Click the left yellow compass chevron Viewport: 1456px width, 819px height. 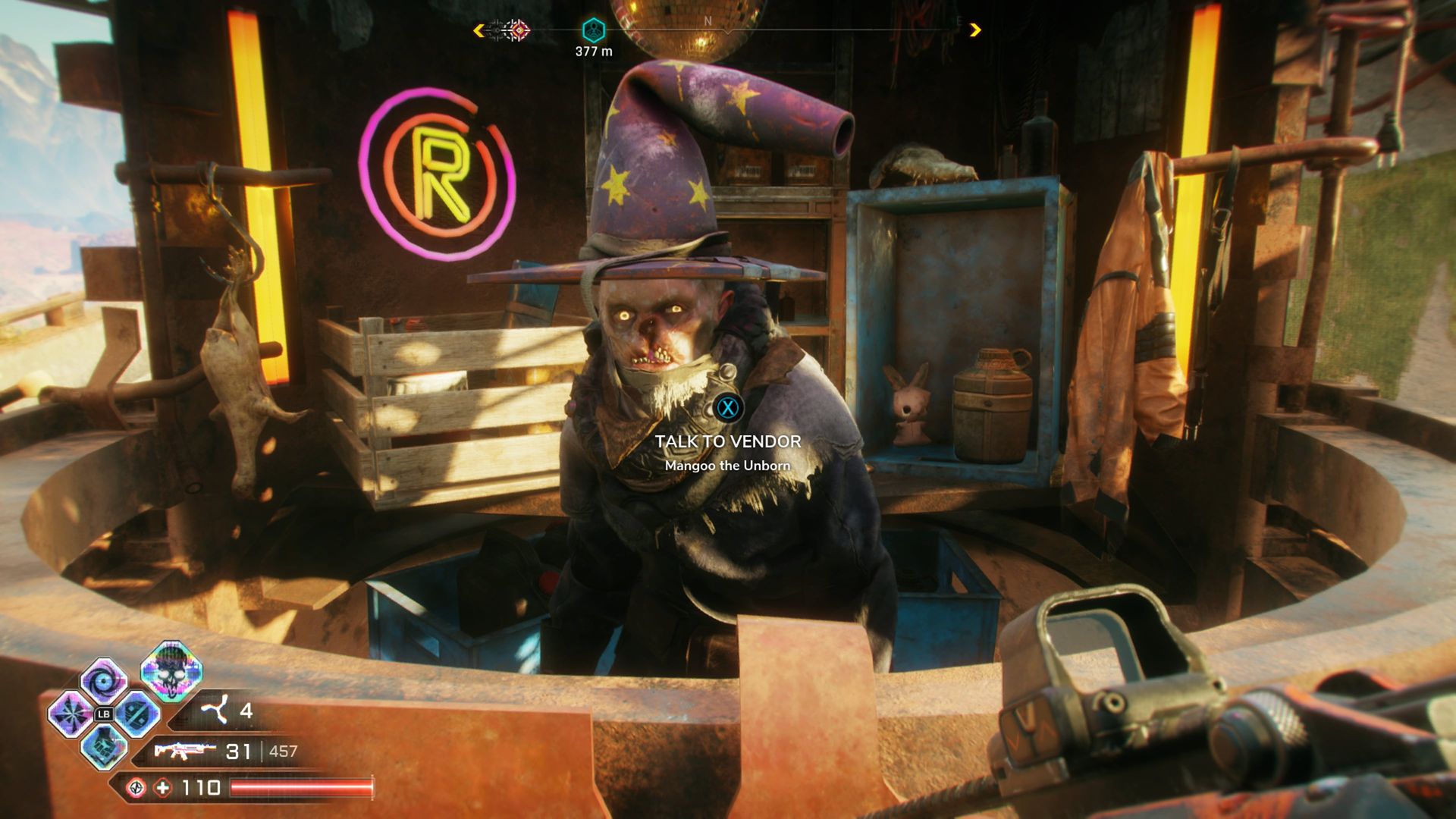pyautogui.click(x=479, y=29)
